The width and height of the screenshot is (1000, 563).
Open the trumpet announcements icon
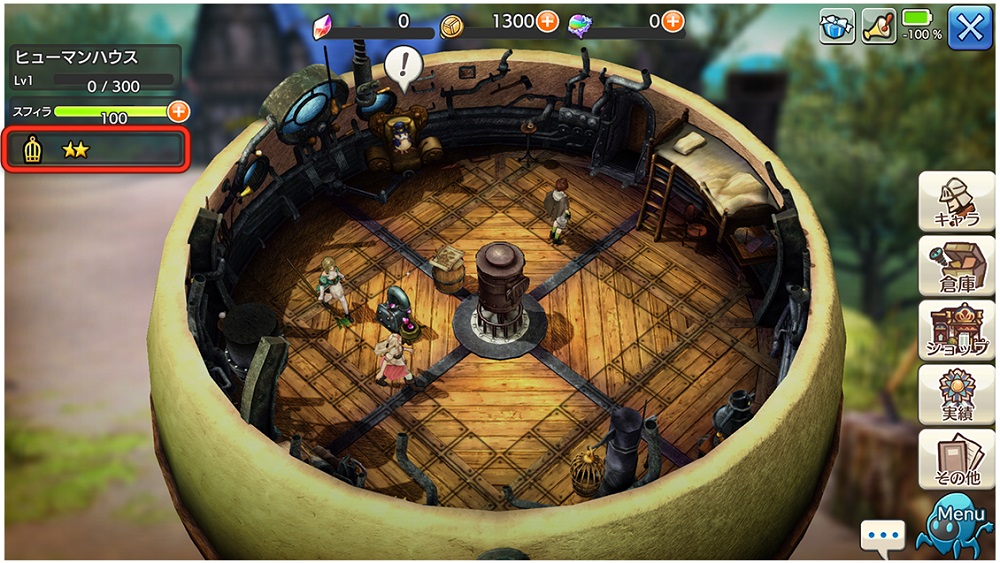(x=878, y=27)
